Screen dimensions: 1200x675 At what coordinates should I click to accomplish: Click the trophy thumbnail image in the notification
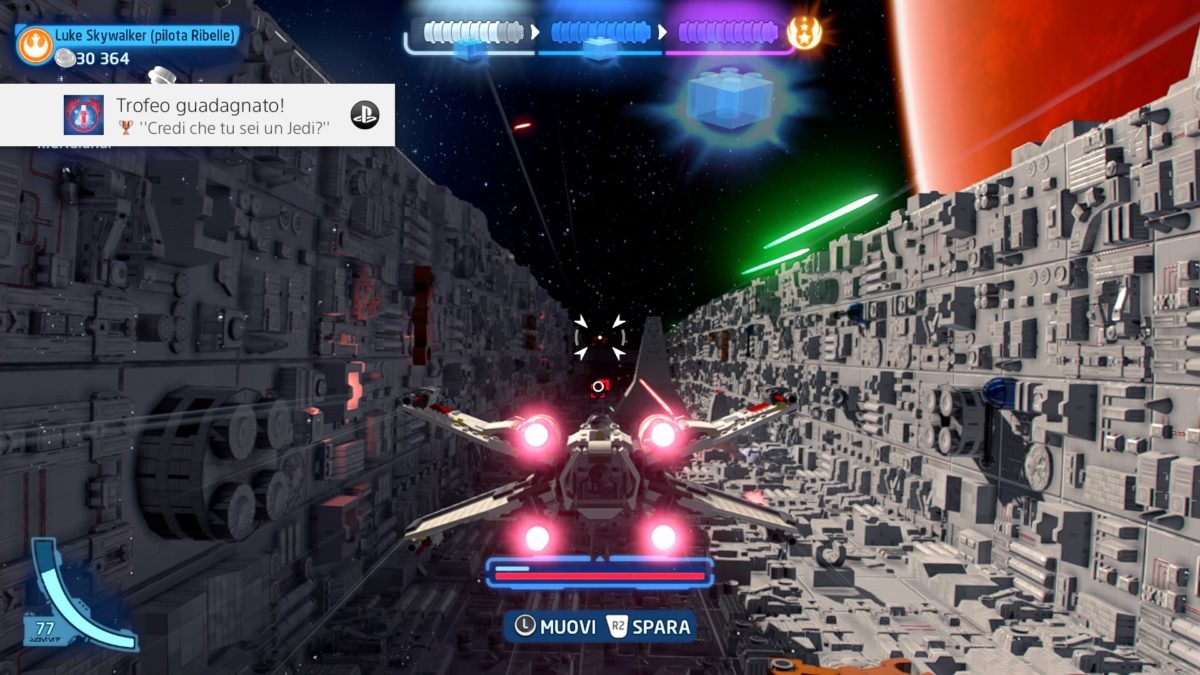coord(84,115)
